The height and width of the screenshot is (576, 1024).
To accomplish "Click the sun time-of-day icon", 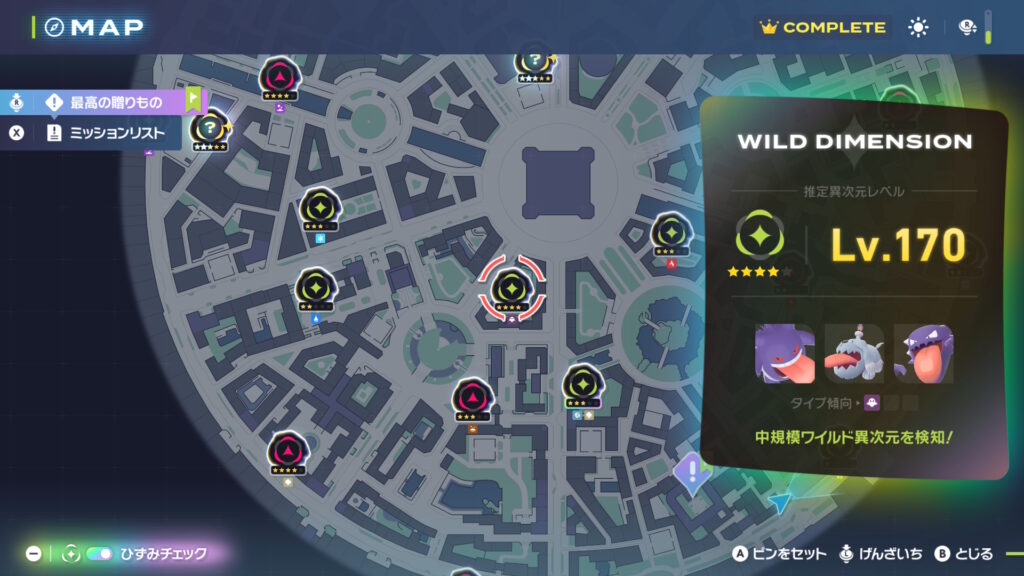I will point(918,28).
